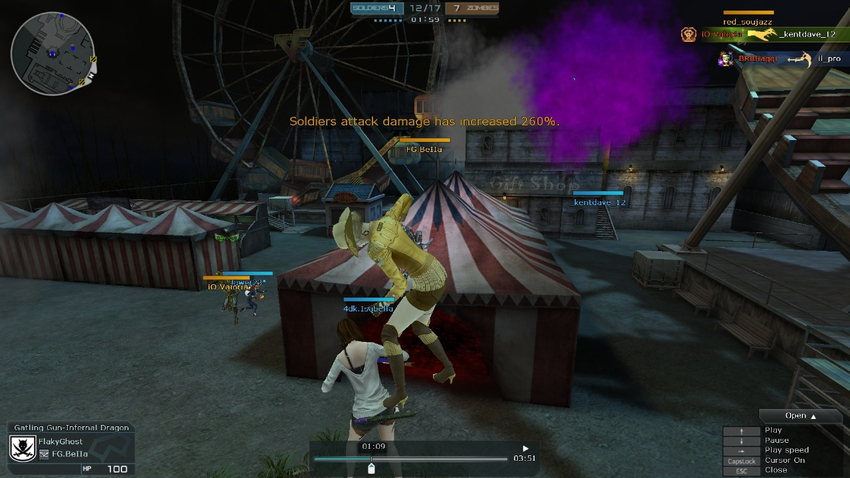Select the FlakyGhost clan emblem icon

pos(22,448)
